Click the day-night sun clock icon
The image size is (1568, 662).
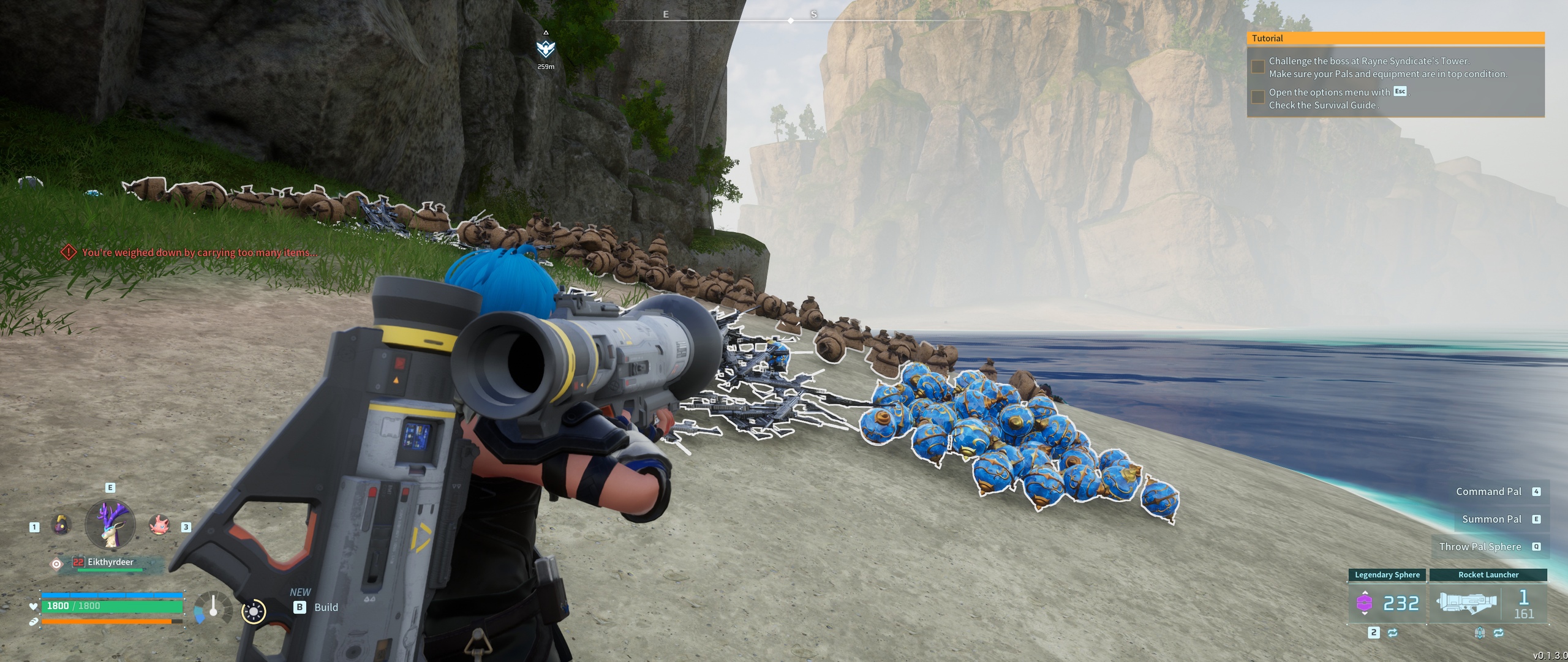(x=254, y=611)
